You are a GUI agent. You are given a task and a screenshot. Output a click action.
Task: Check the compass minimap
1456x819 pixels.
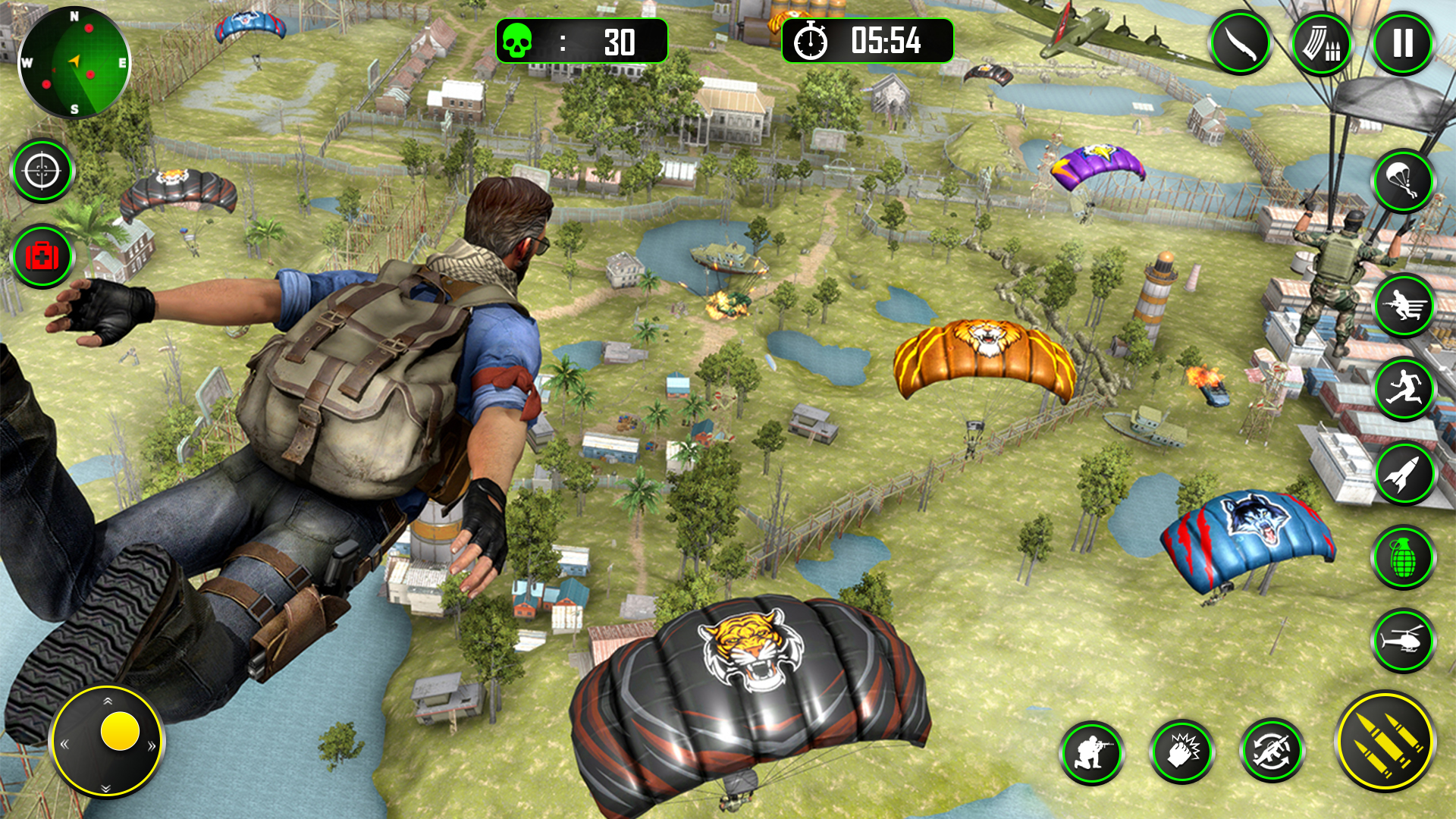(x=74, y=61)
